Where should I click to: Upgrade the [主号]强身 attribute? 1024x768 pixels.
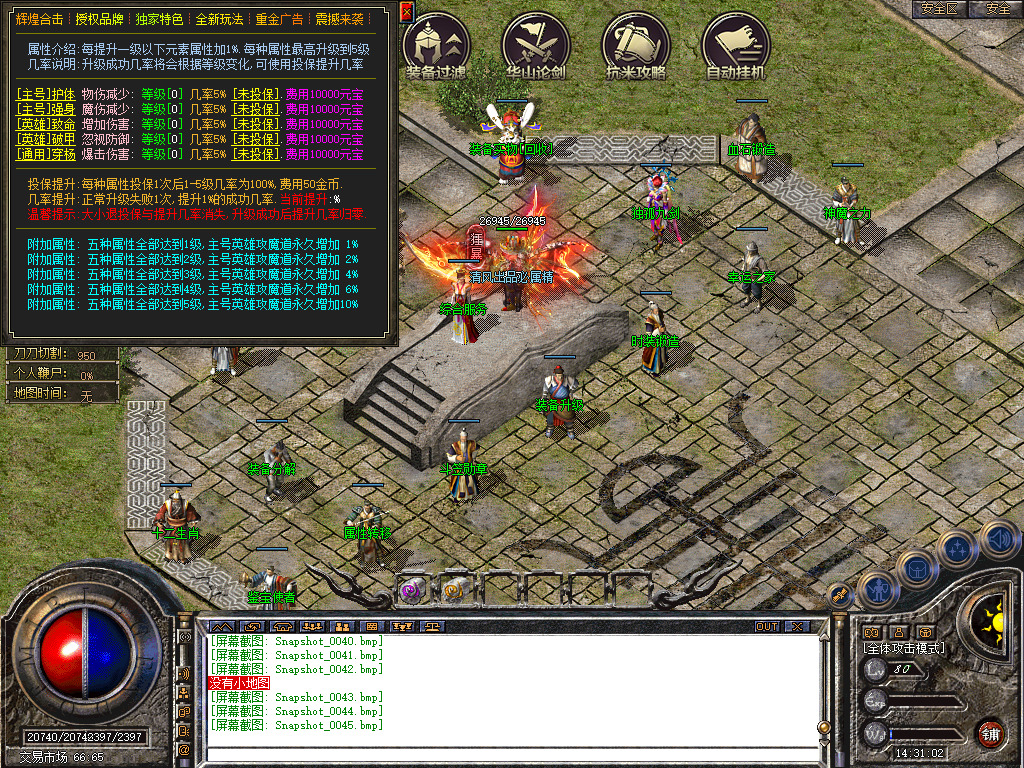pyautogui.click(x=39, y=109)
